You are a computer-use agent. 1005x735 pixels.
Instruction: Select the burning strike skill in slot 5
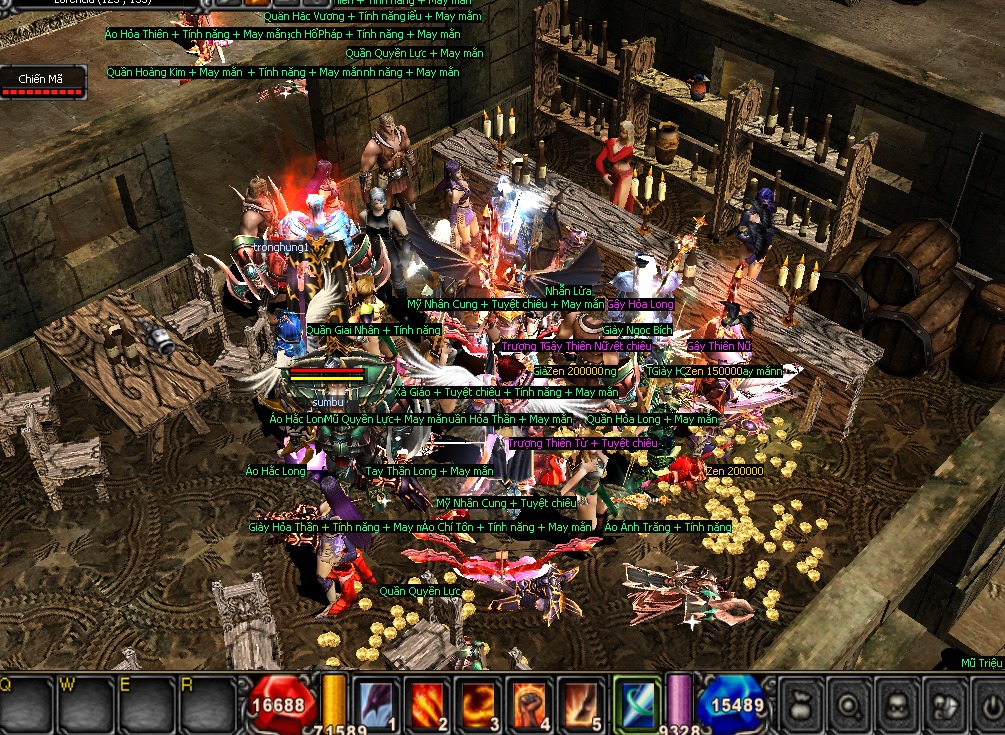581,703
